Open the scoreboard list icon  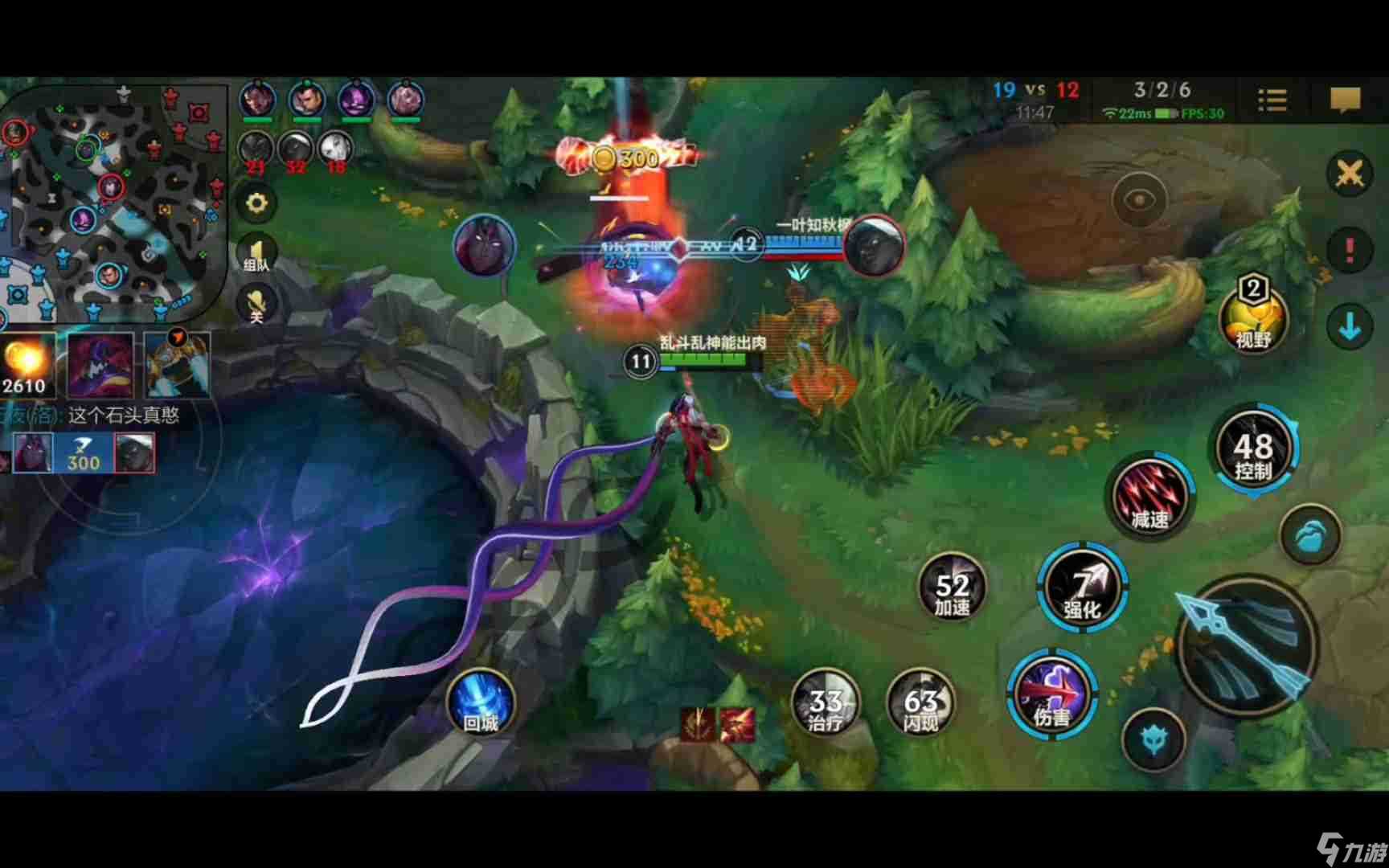tap(1272, 100)
